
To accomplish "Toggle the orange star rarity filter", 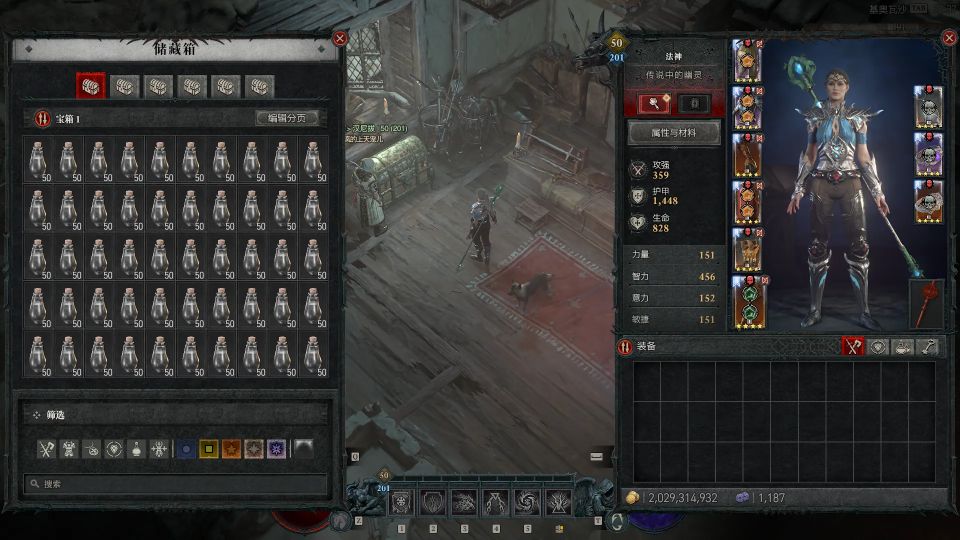I will coord(231,449).
